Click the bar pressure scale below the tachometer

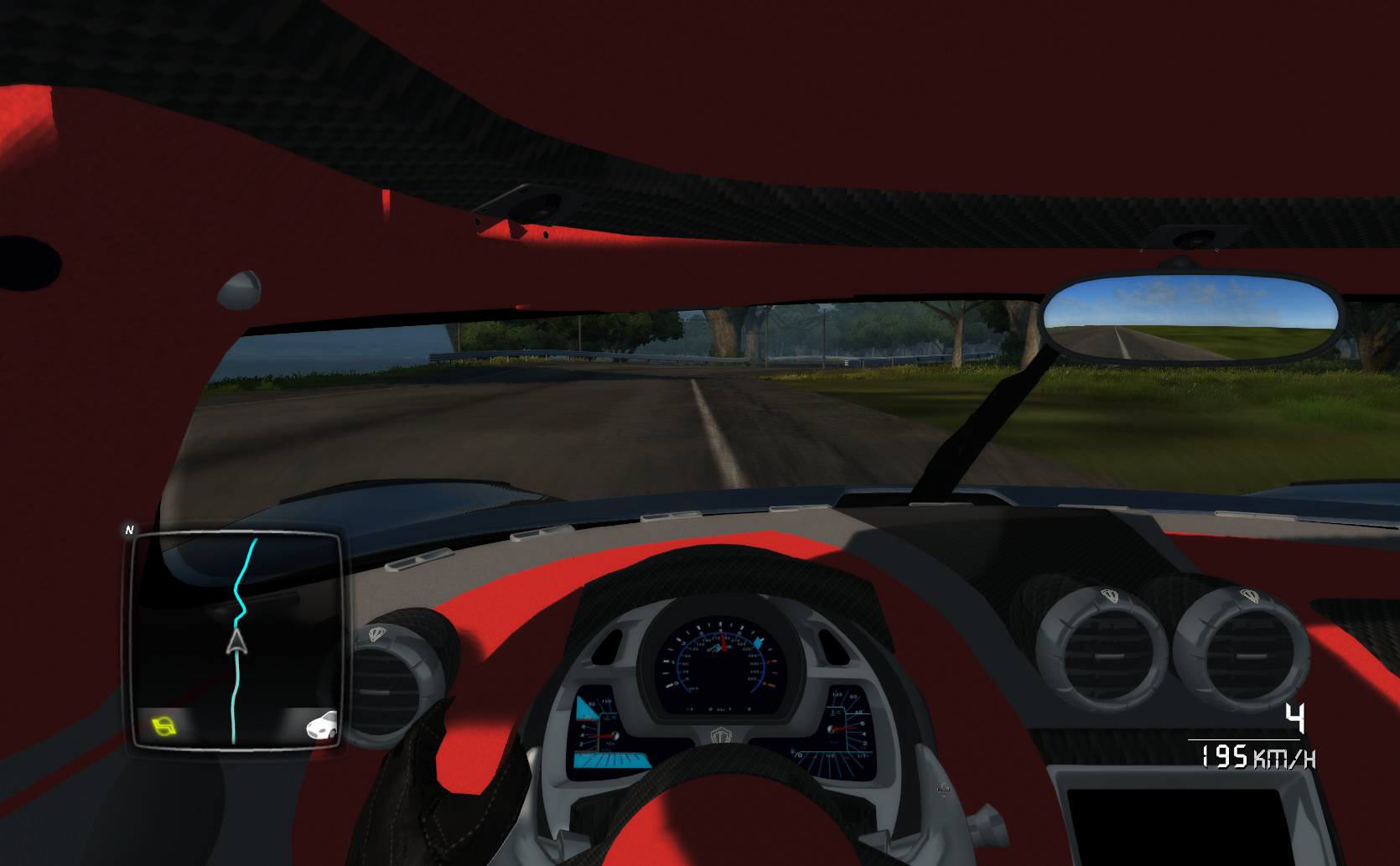click(718, 709)
